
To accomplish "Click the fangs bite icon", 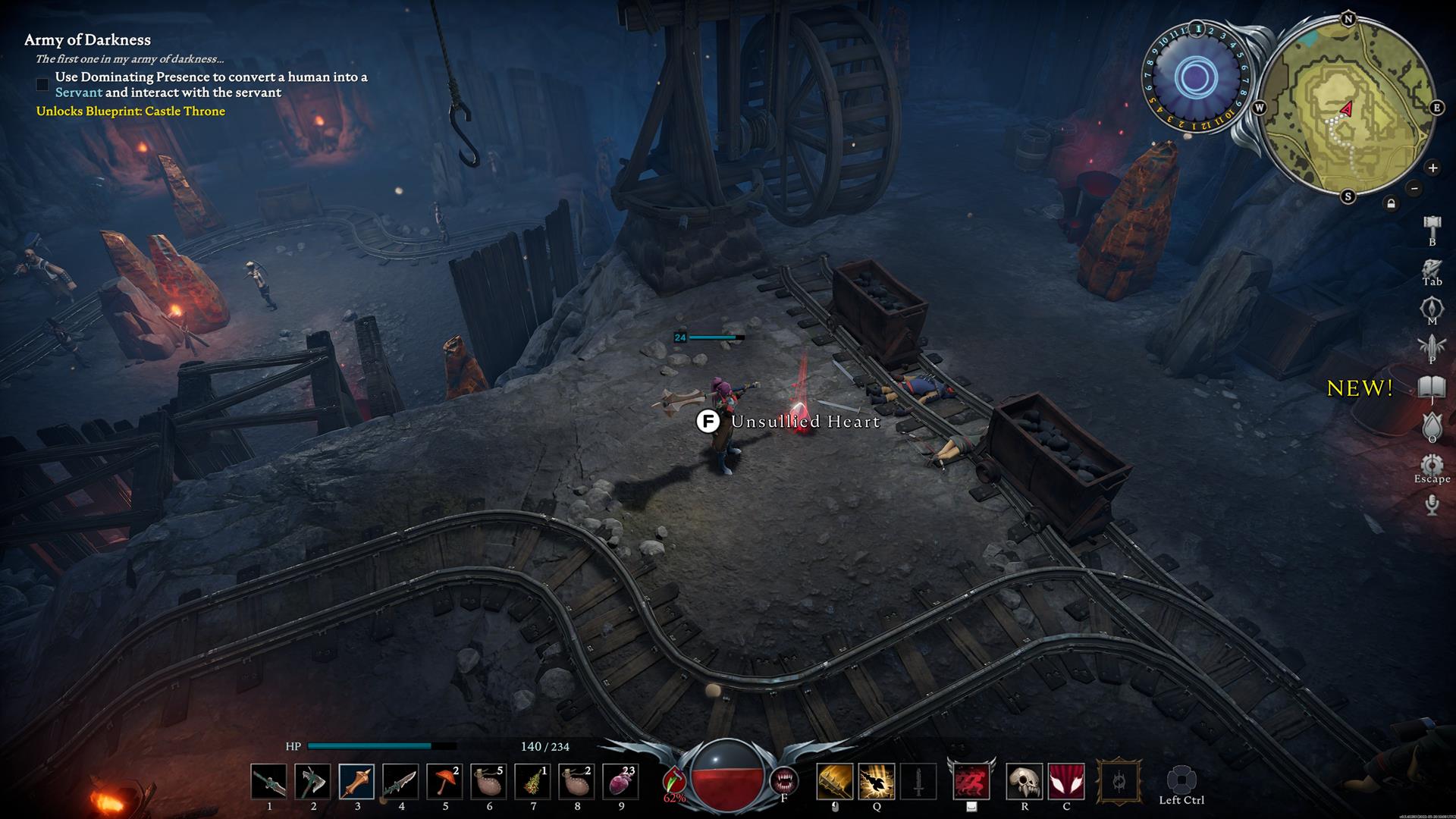I will [x=783, y=780].
